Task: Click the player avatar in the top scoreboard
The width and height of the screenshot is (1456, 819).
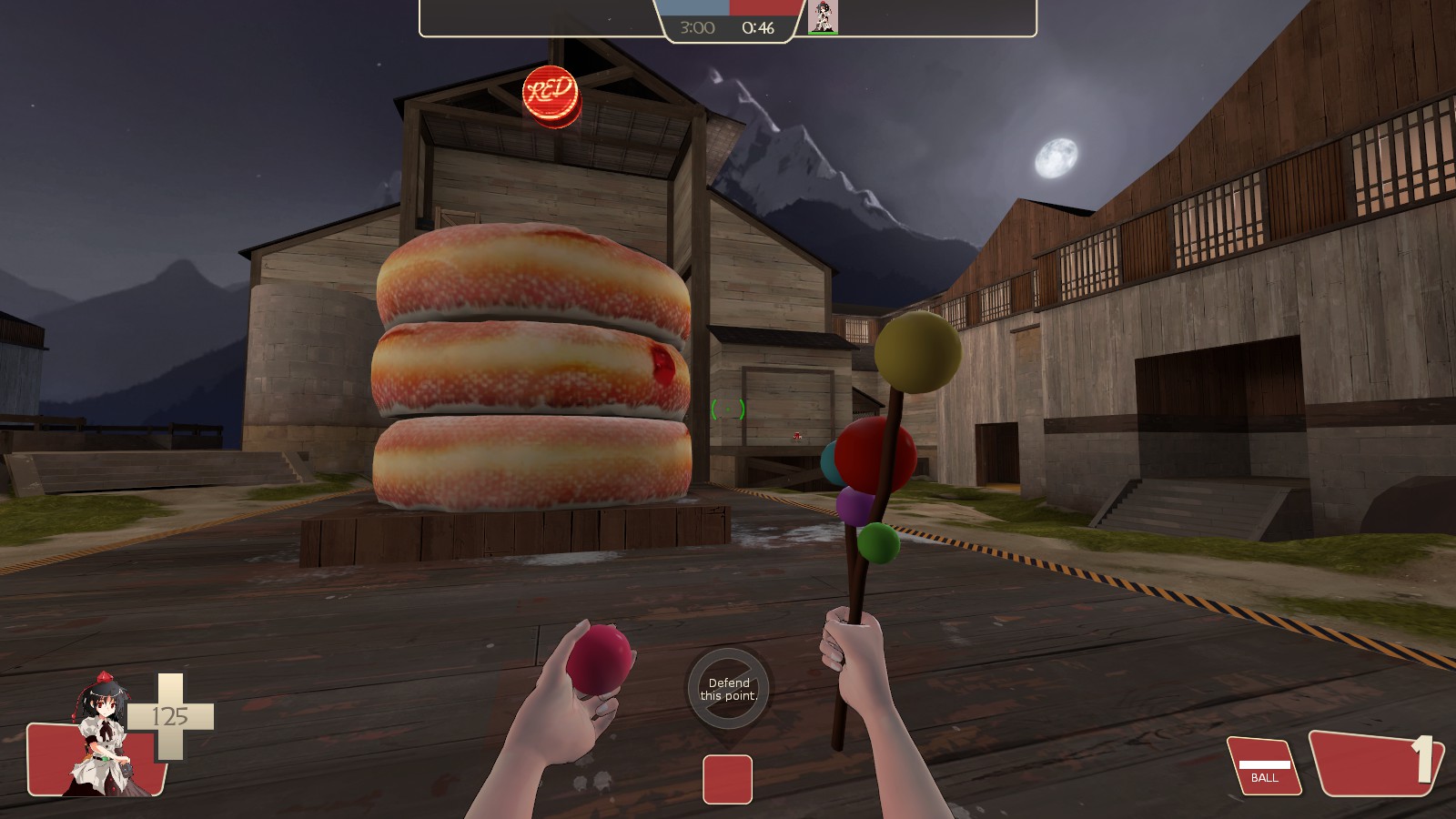Action: tap(823, 16)
